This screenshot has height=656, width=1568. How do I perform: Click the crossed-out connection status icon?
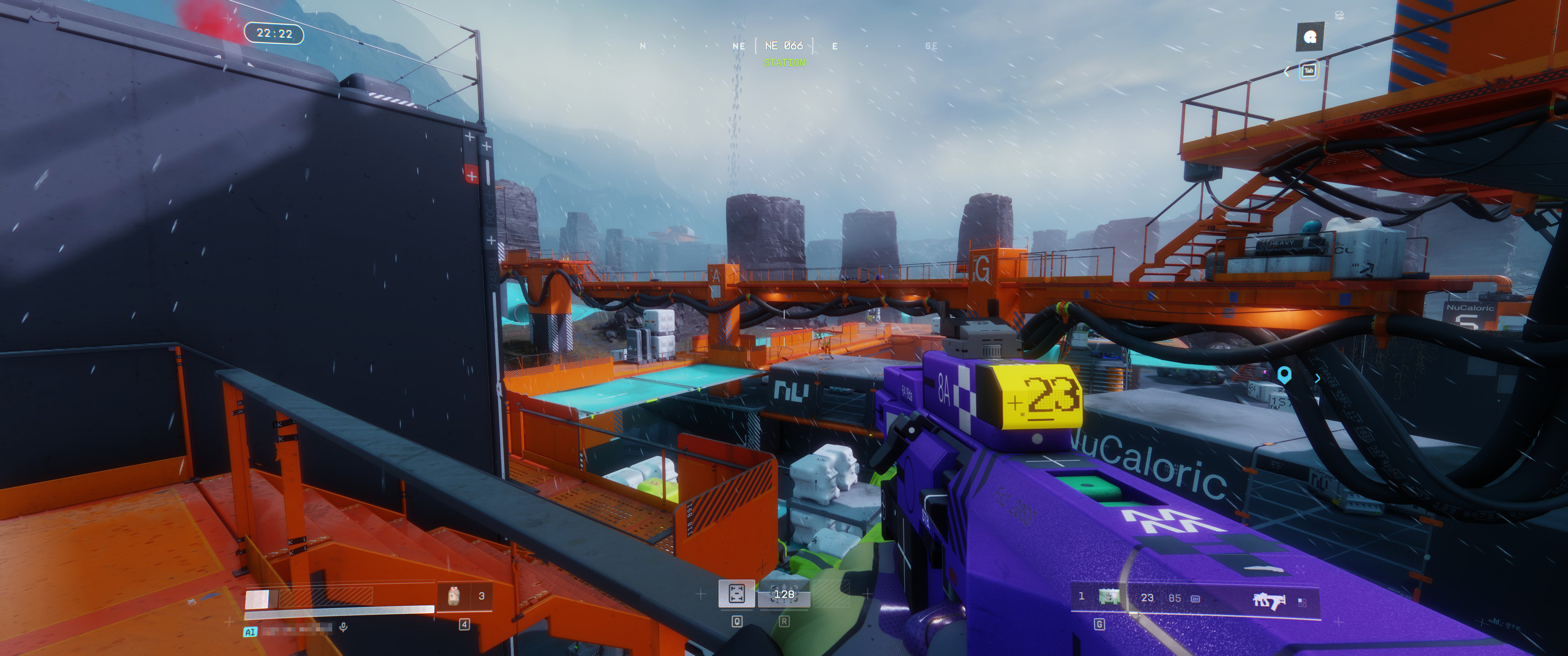[x=1339, y=15]
